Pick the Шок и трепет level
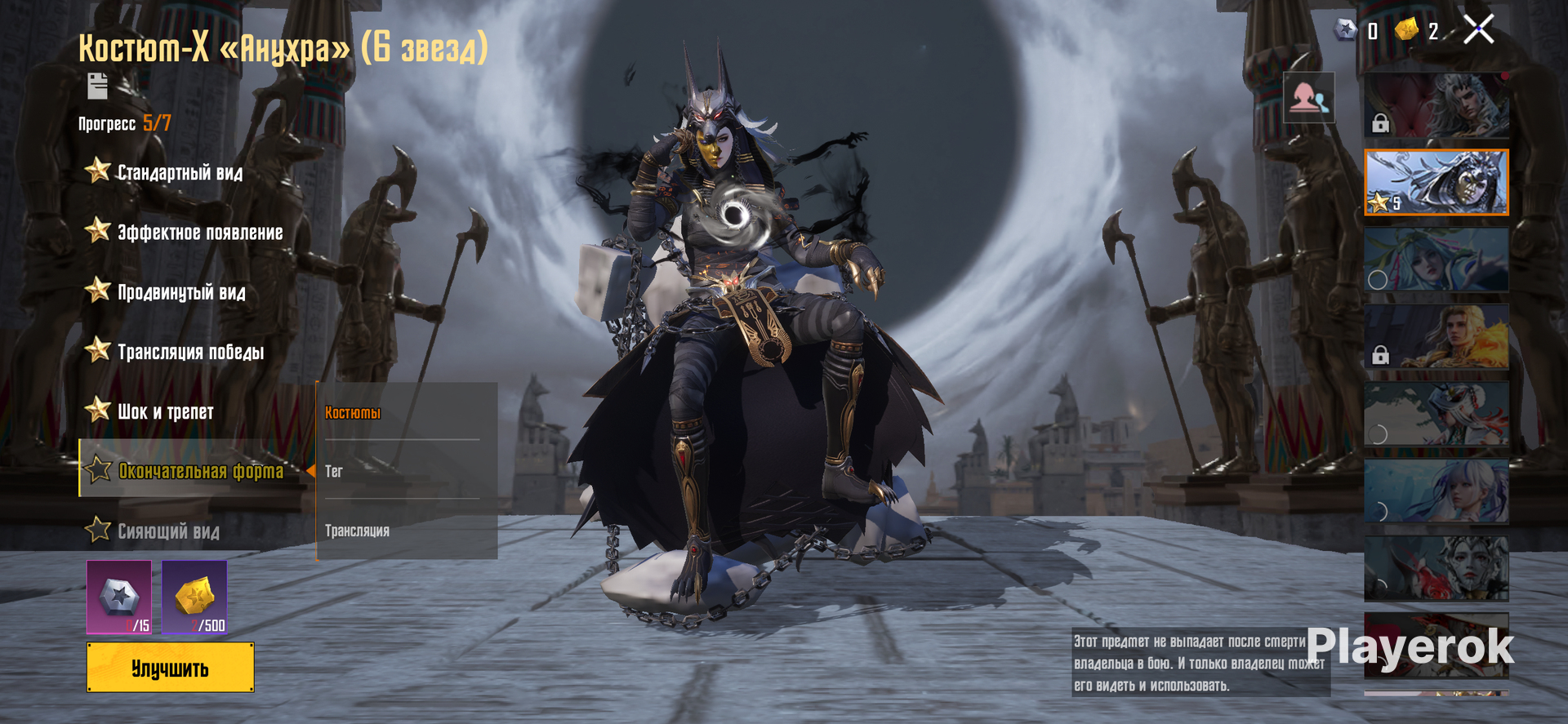The width and height of the screenshot is (1568, 724). [165, 411]
